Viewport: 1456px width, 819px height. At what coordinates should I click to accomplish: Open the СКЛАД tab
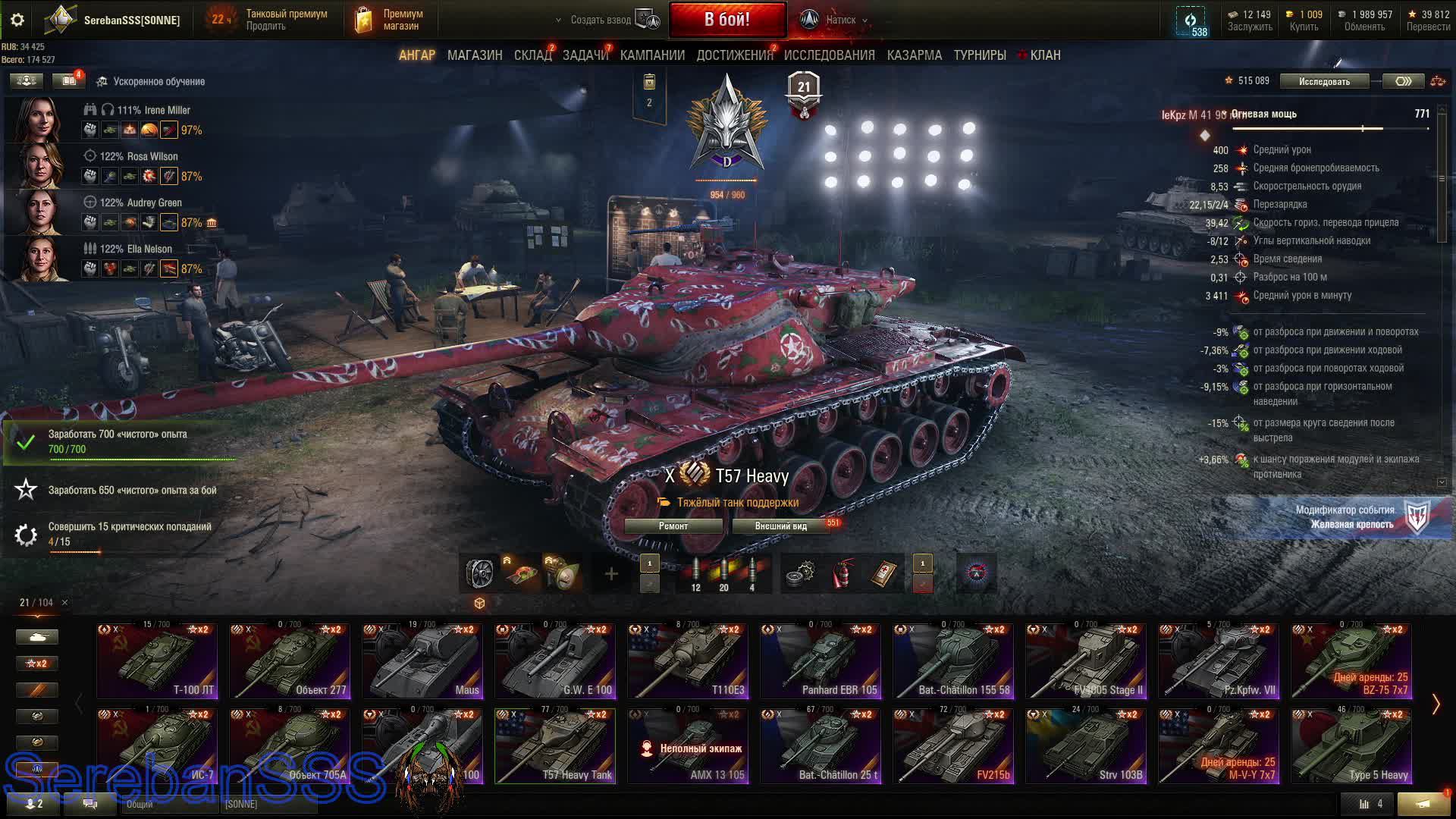pos(532,55)
